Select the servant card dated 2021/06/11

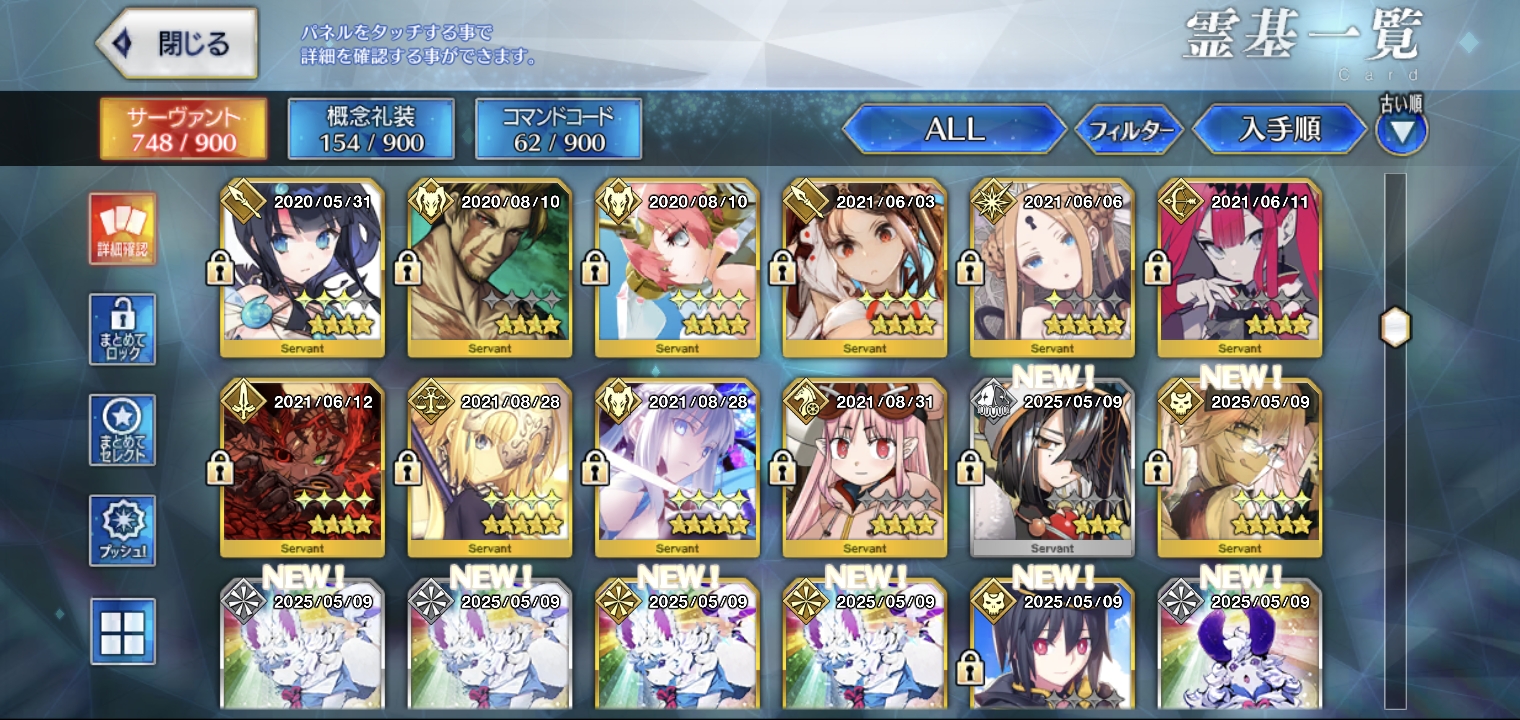1240,268
